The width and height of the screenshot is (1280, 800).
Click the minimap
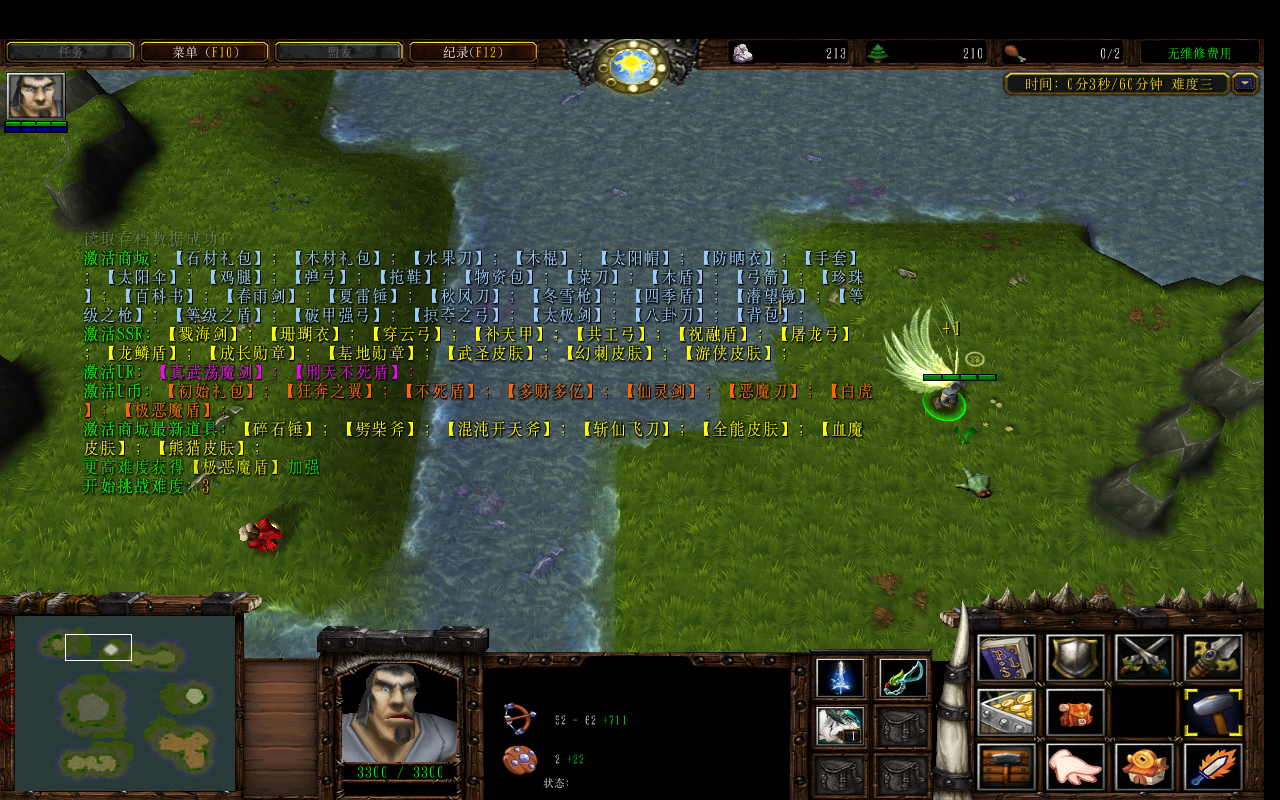(125, 702)
